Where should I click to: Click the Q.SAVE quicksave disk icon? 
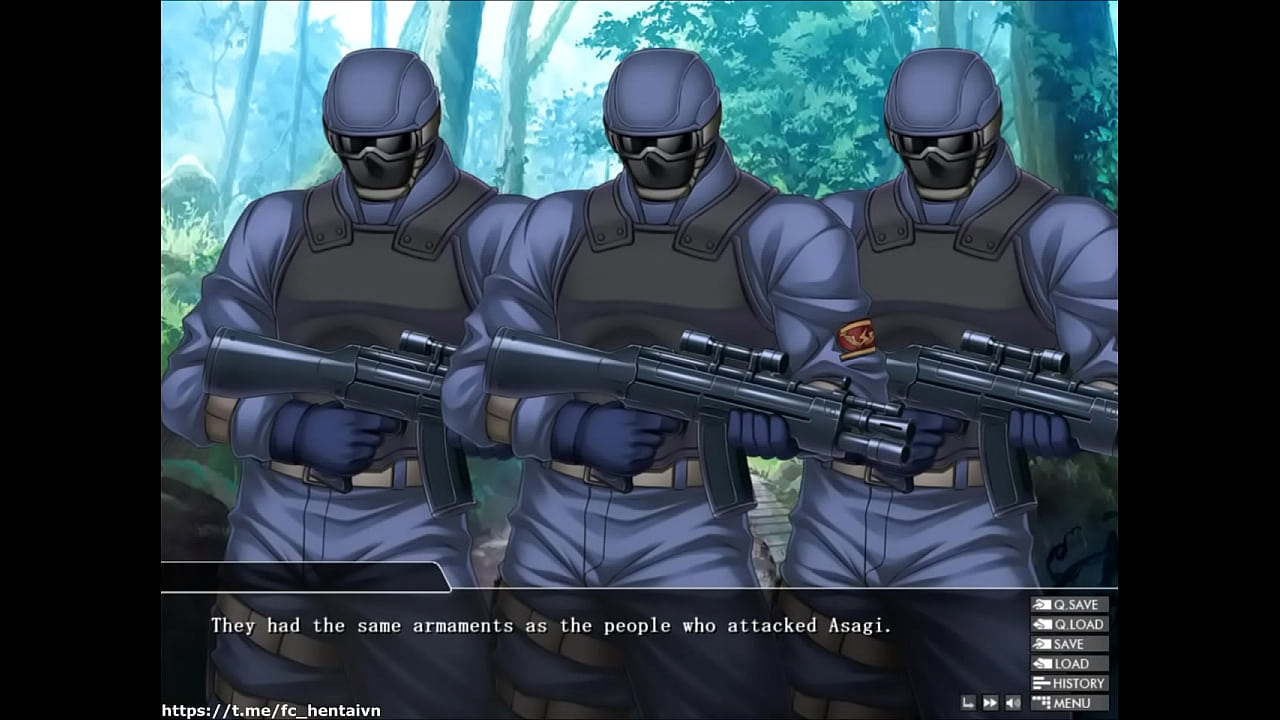[x=1041, y=604]
